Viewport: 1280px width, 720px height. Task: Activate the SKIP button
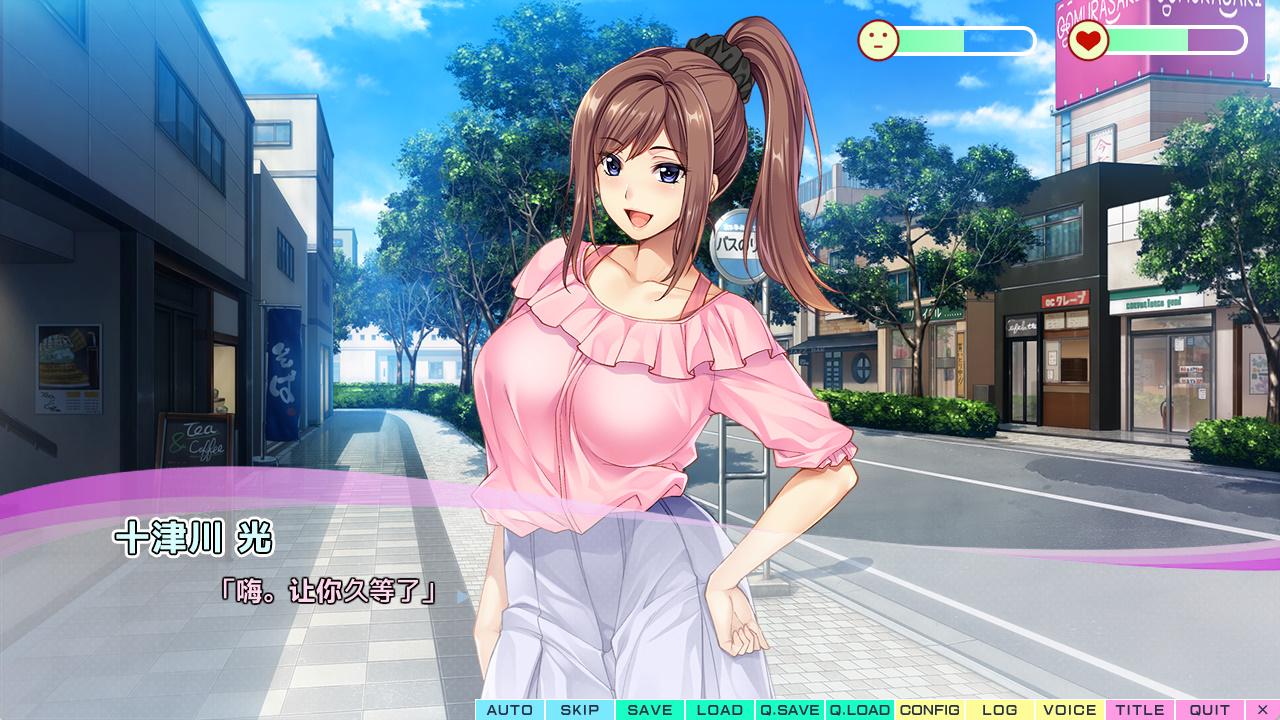[580, 710]
